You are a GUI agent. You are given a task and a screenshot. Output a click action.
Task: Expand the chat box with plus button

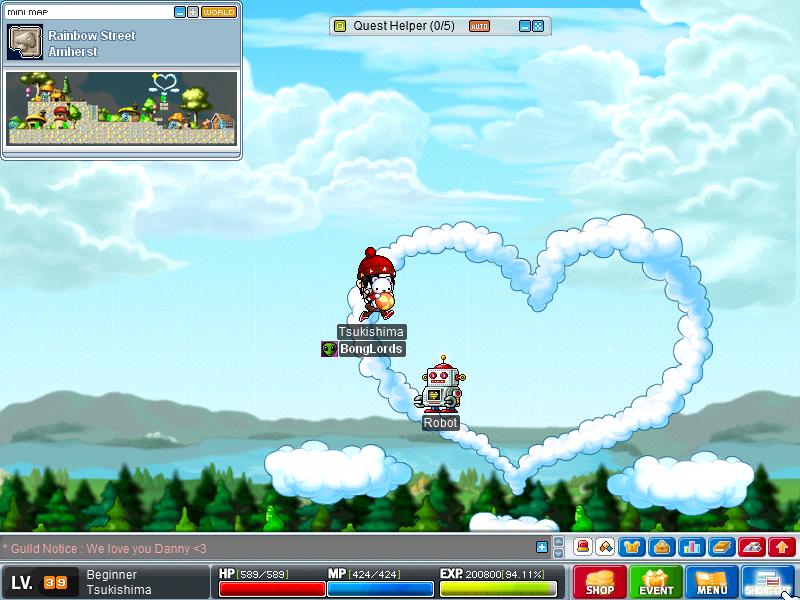pos(542,547)
